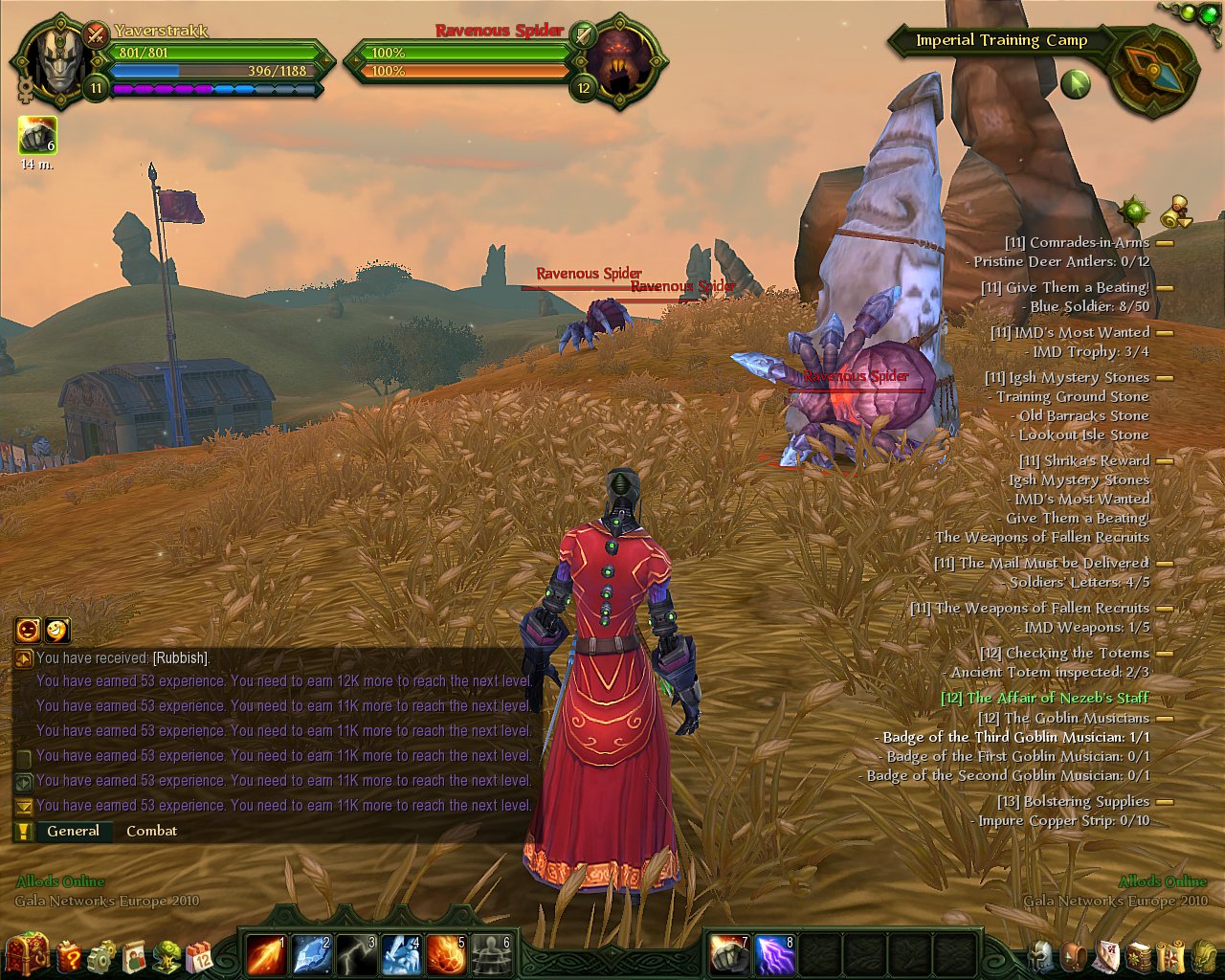1225x980 pixels.
Task: Open the leather backpack inventory
Action: click(1076, 955)
